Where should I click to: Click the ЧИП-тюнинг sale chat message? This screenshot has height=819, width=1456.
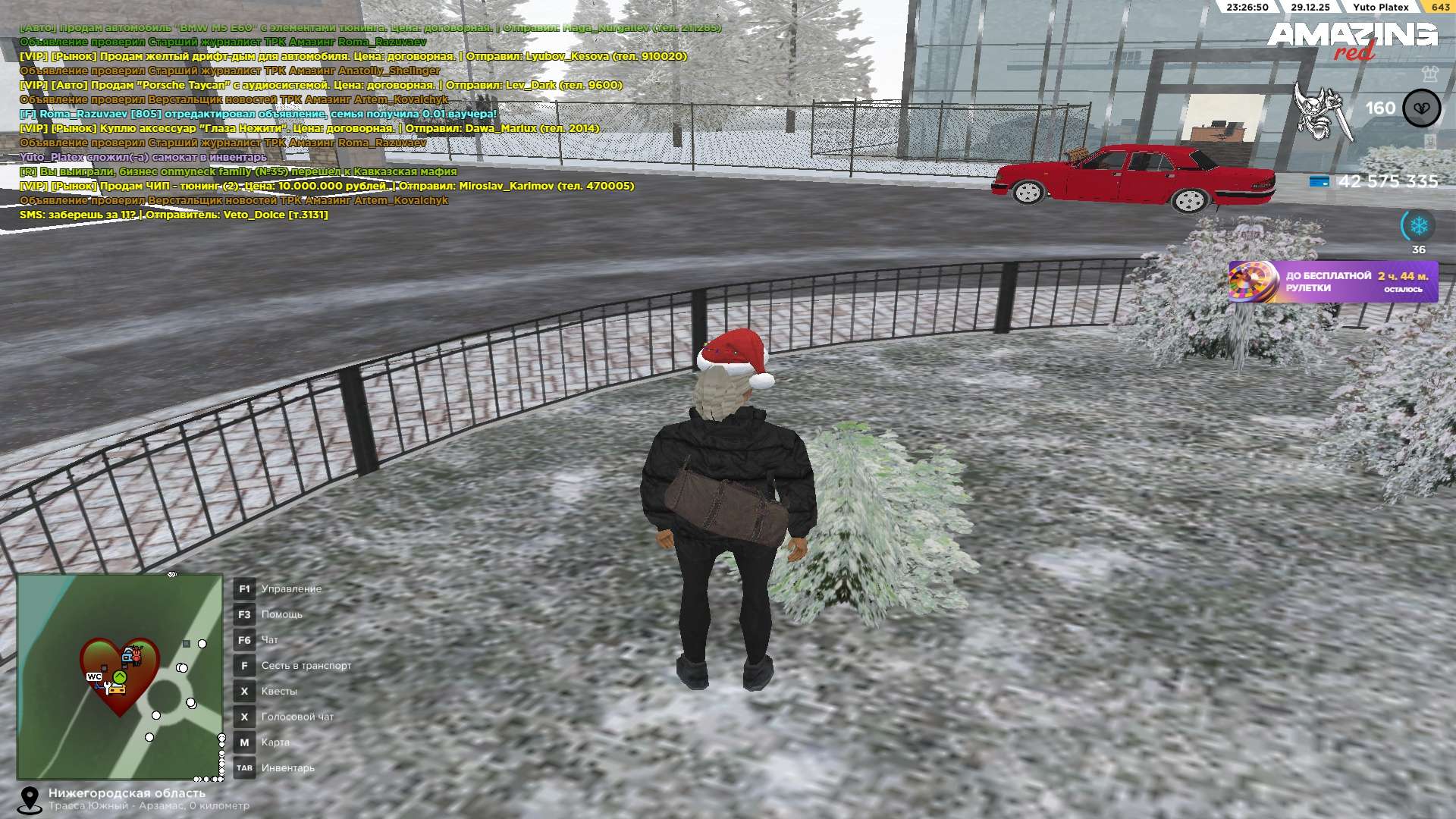pos(326,186)
